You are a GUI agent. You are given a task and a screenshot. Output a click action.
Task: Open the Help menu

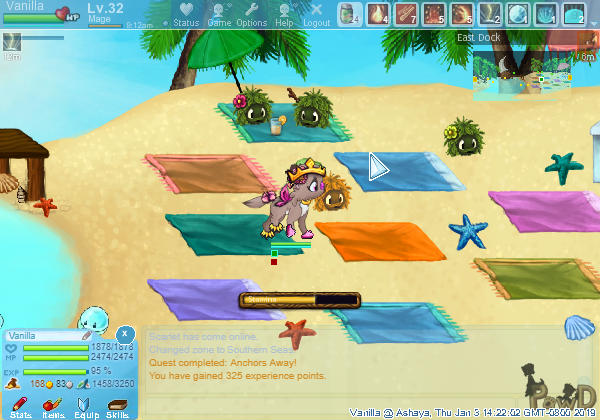(x=284, y=14)
